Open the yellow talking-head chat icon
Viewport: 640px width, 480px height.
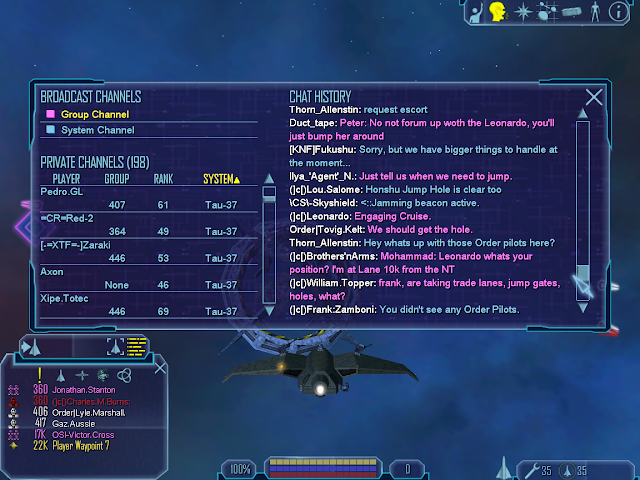click(497, 12)
